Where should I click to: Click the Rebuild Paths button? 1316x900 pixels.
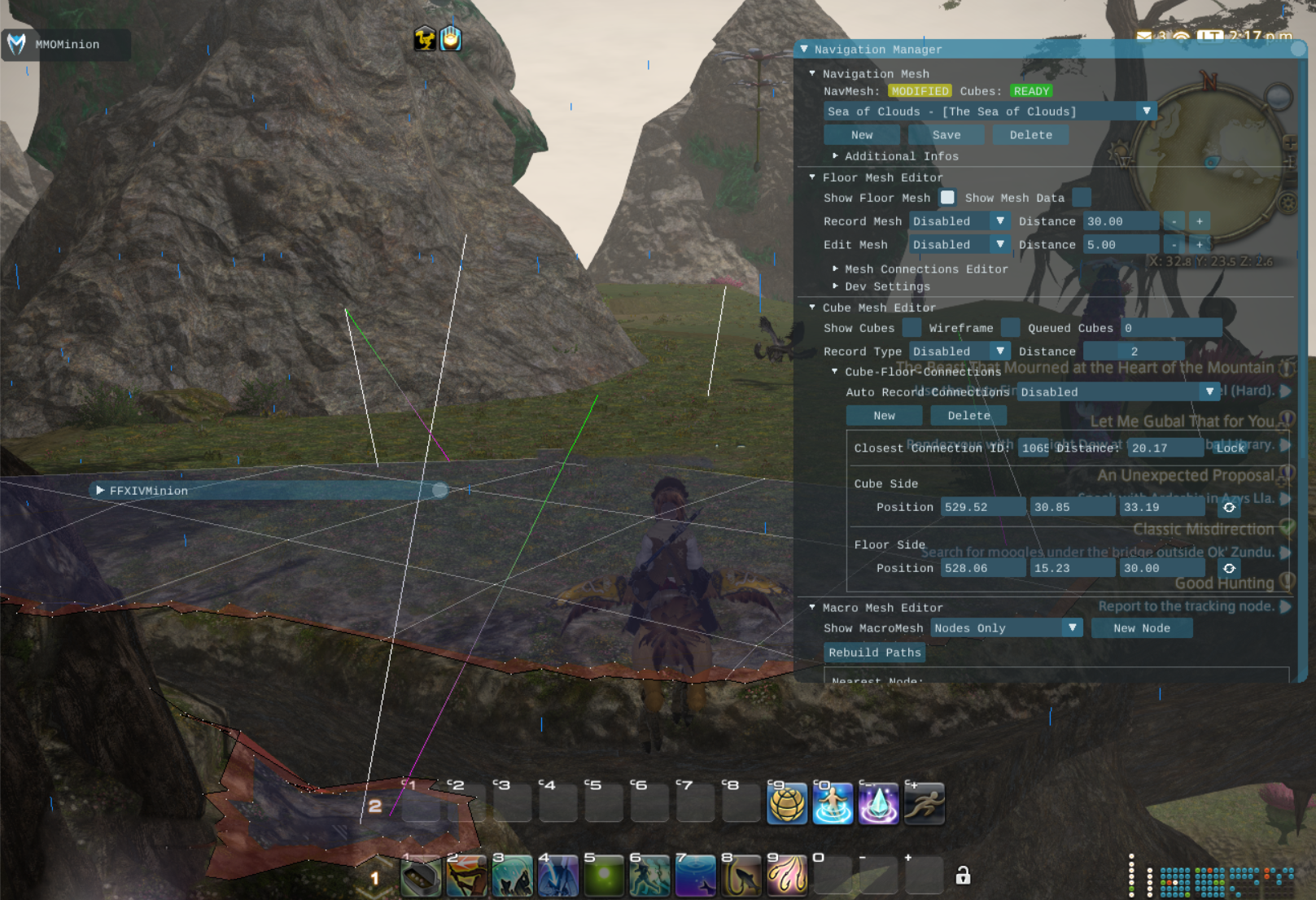pos(875,653)
